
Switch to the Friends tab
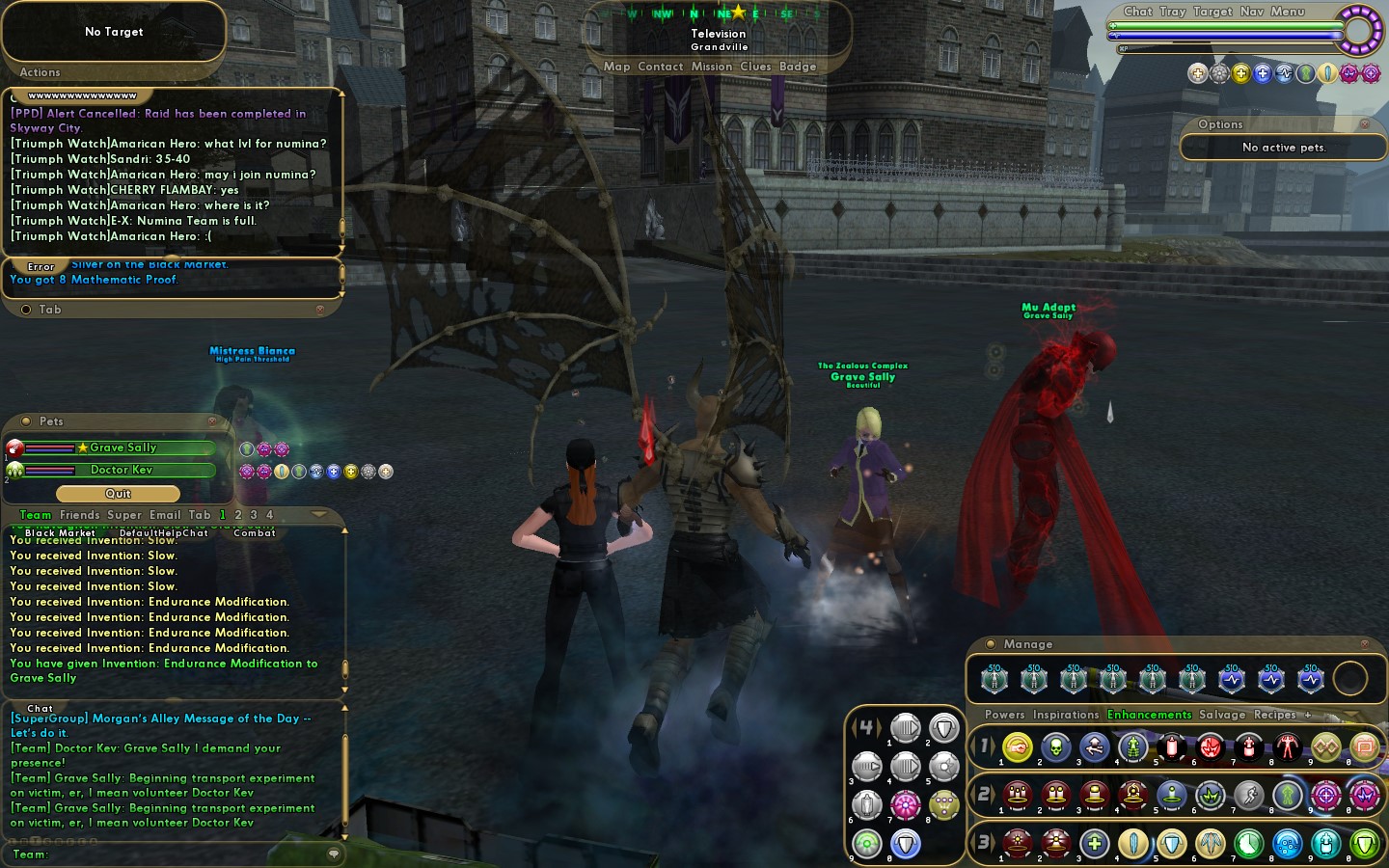79,515
